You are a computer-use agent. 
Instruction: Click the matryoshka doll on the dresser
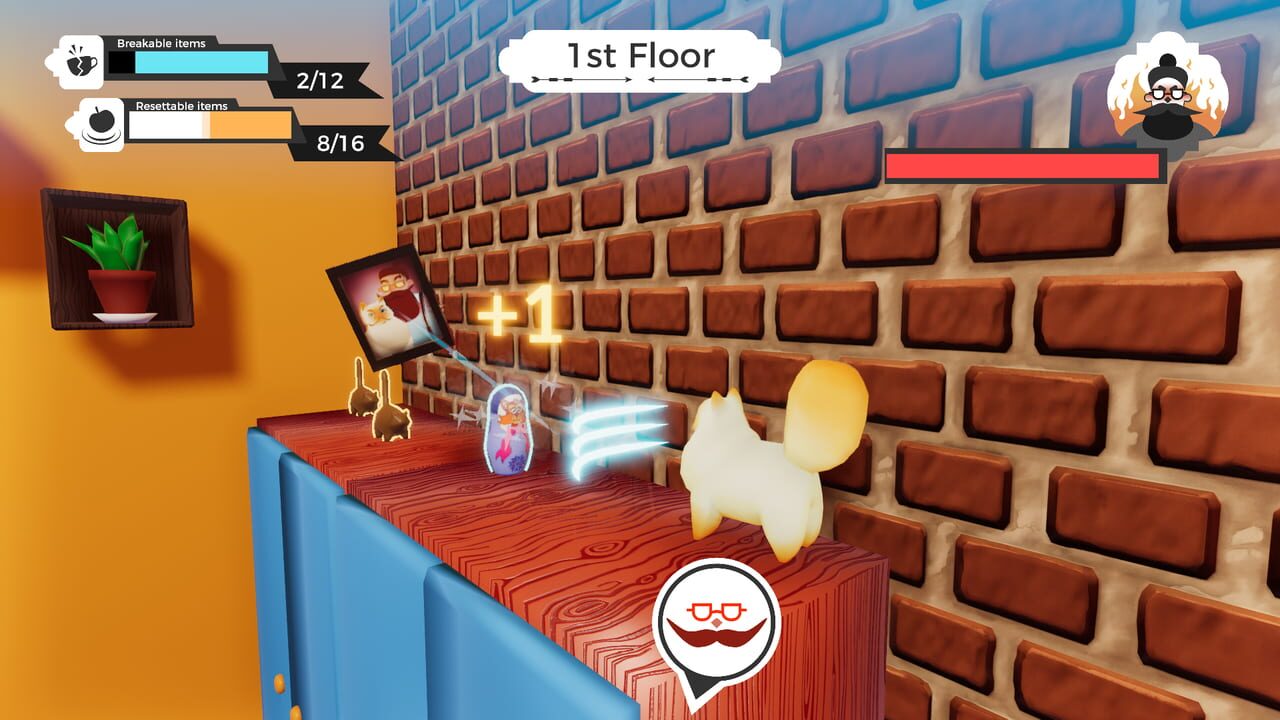[510, 432]
